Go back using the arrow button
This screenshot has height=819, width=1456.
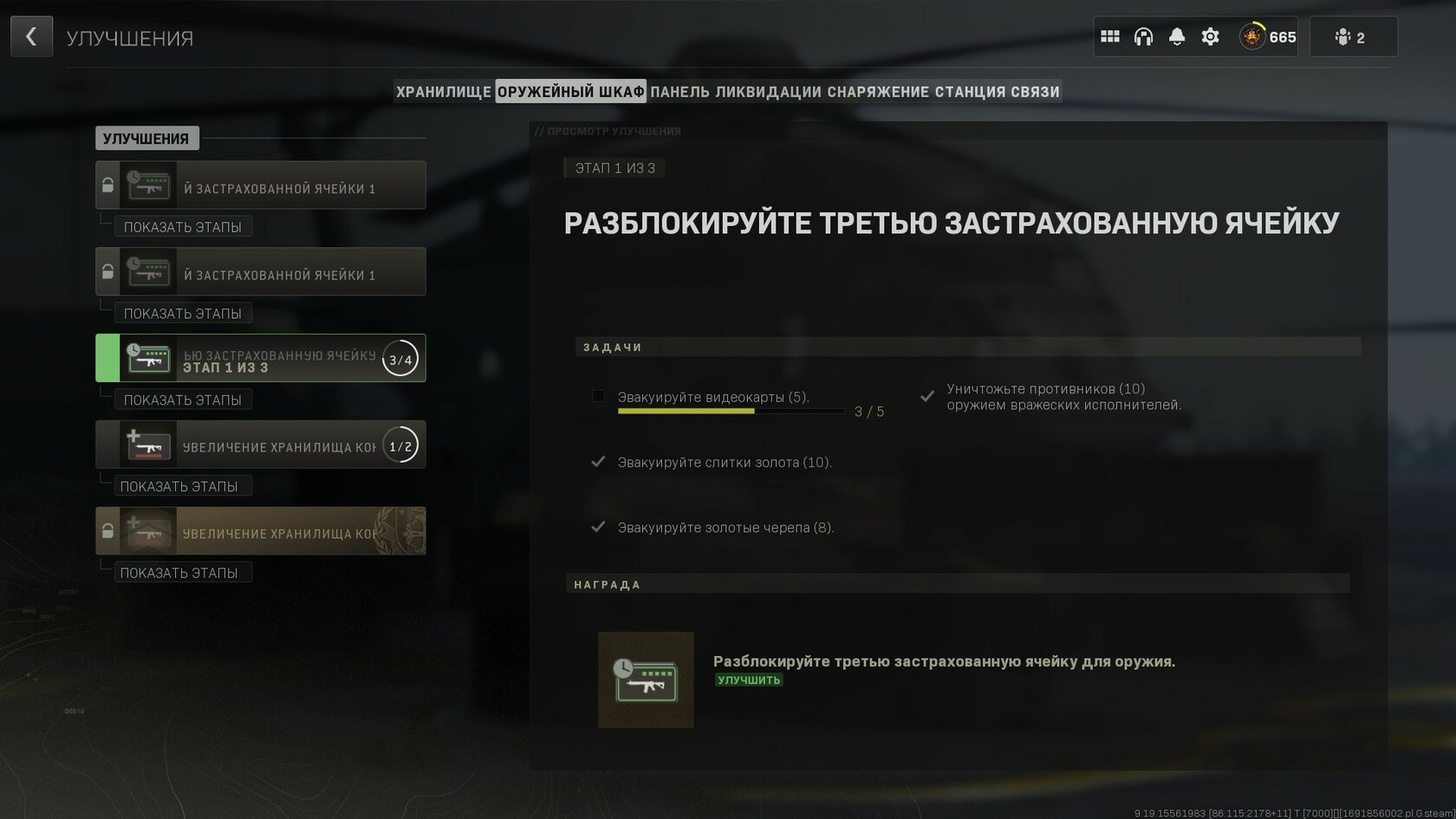pos(31,36)
